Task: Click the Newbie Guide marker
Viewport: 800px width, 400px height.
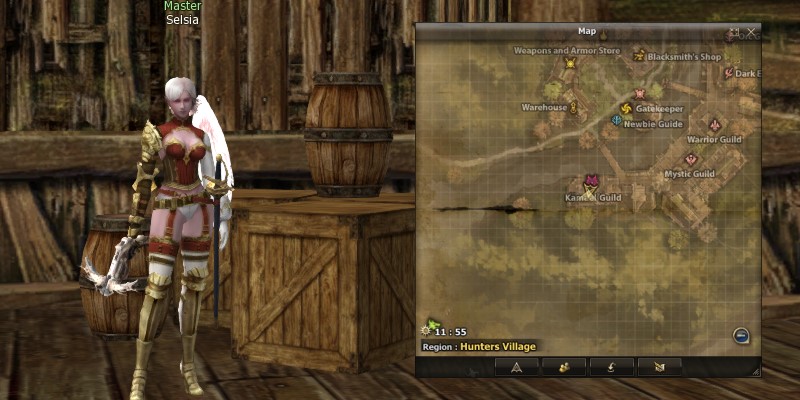Action: coord(616,122)
